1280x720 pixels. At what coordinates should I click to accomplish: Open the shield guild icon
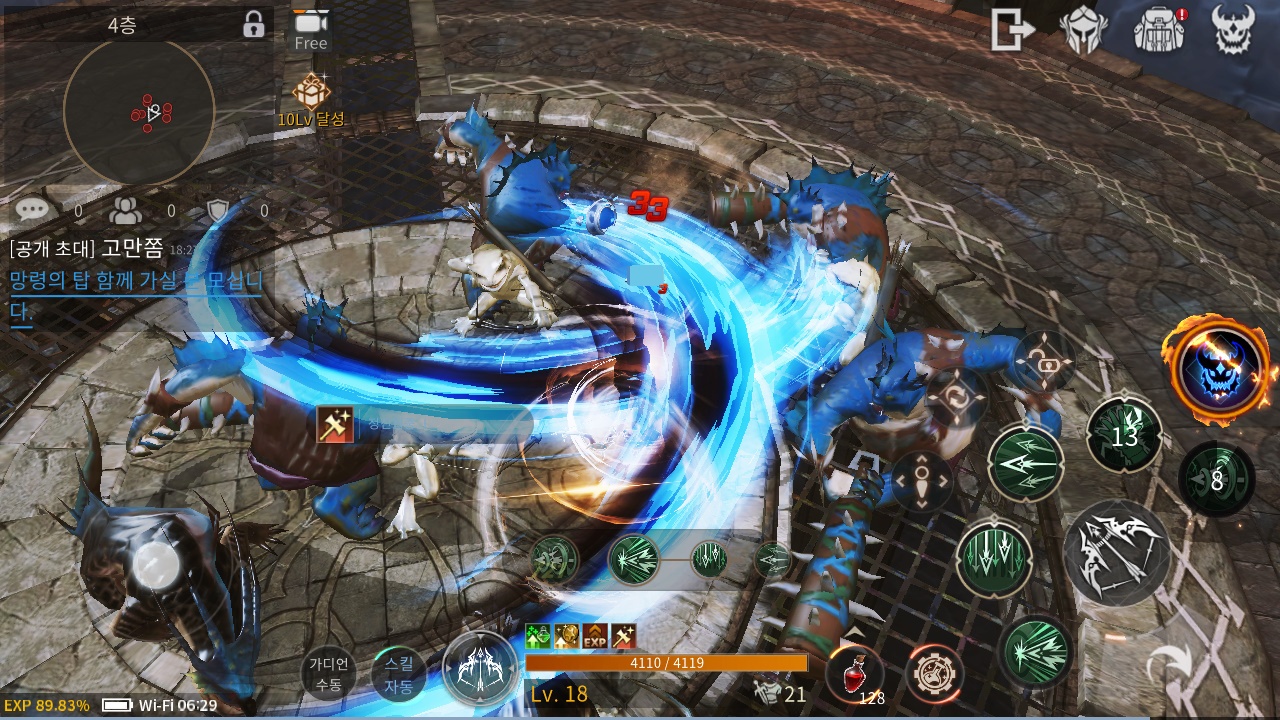click(218, 210)
